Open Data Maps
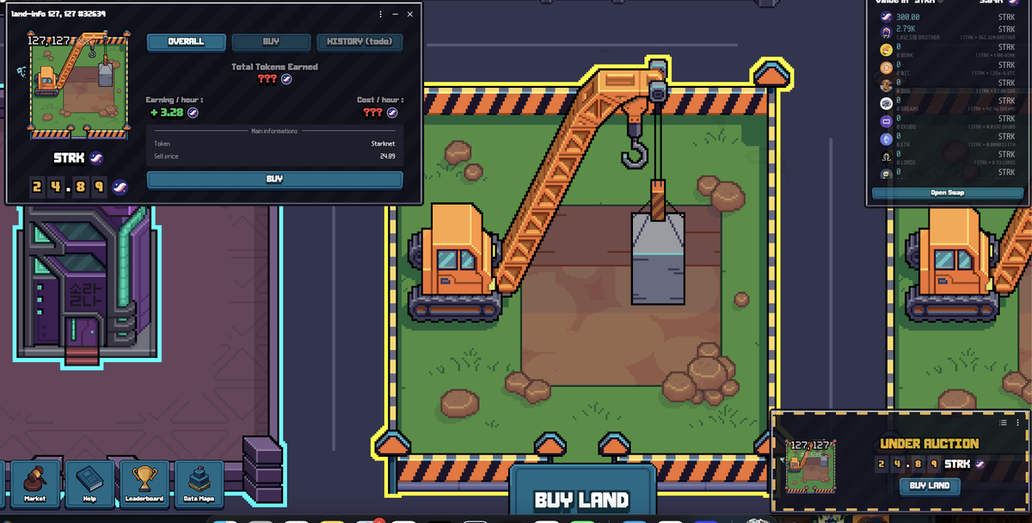 (x=199, y=484)
